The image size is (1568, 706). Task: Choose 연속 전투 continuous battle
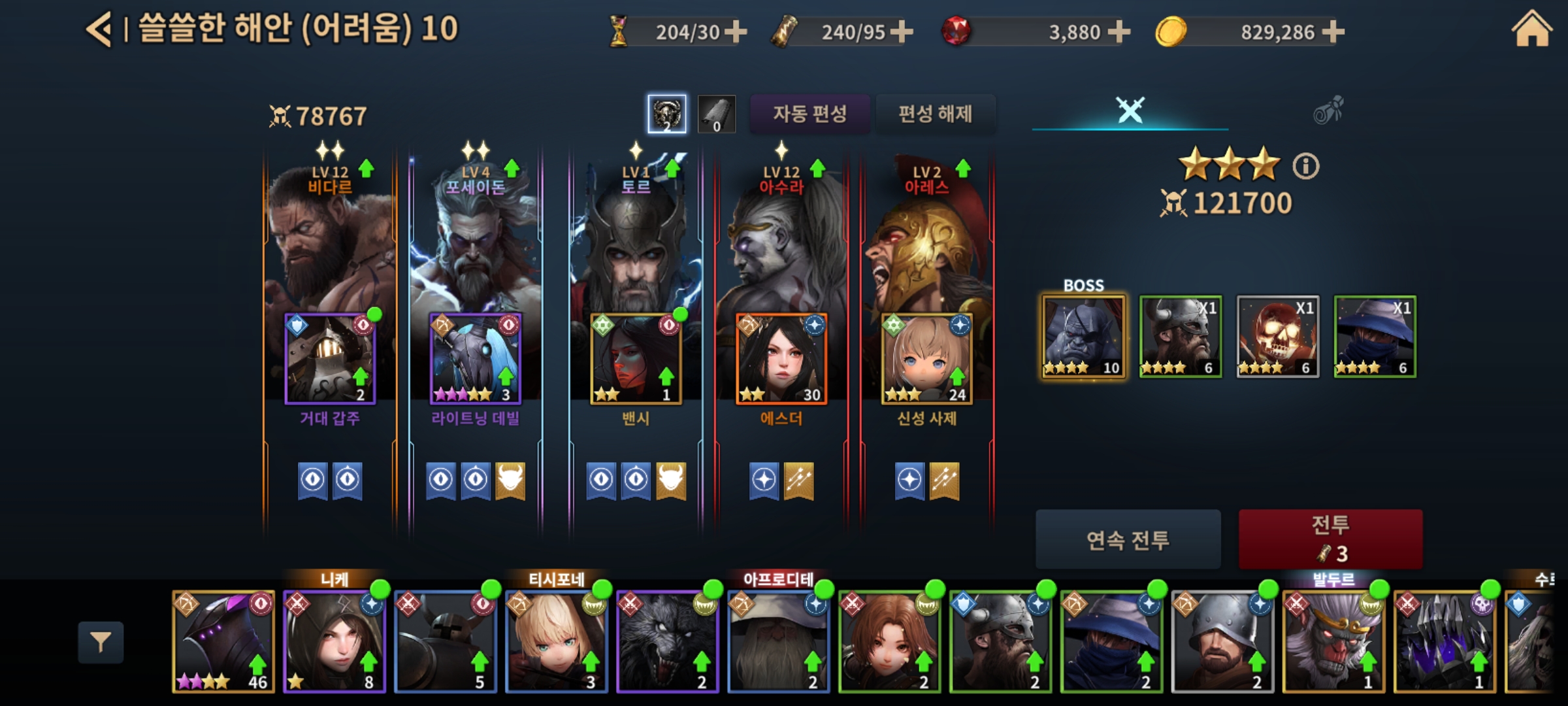[x=1128, y=540]
